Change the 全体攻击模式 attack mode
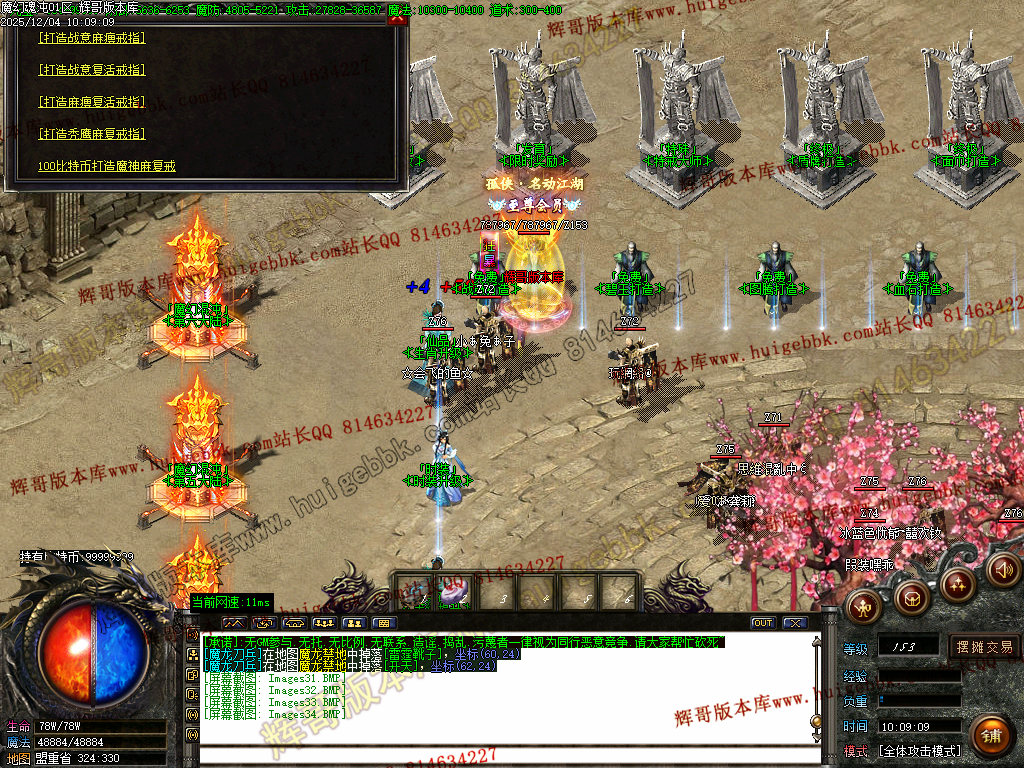The image size is (1024, 768). (x=919, y=750)
